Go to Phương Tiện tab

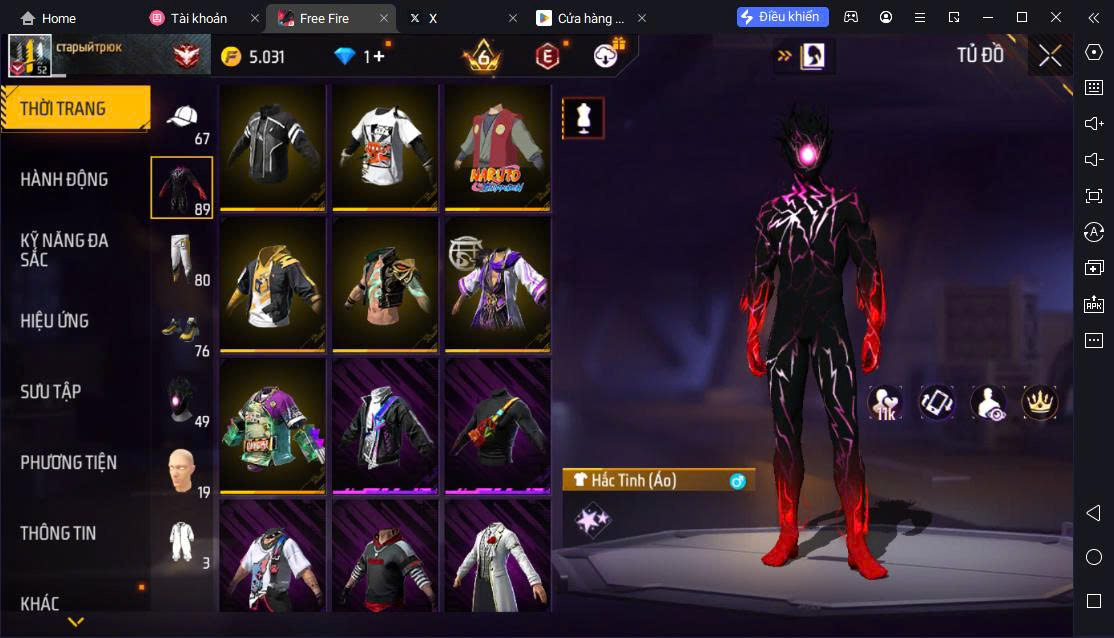[x=68, y=463]
